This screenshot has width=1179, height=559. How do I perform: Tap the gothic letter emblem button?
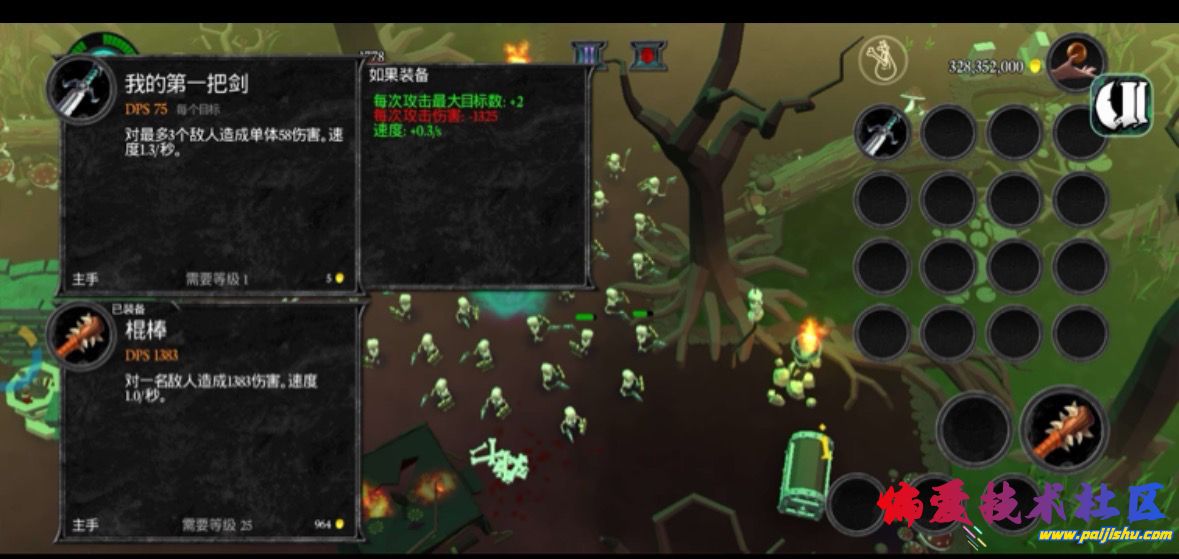1122,104
